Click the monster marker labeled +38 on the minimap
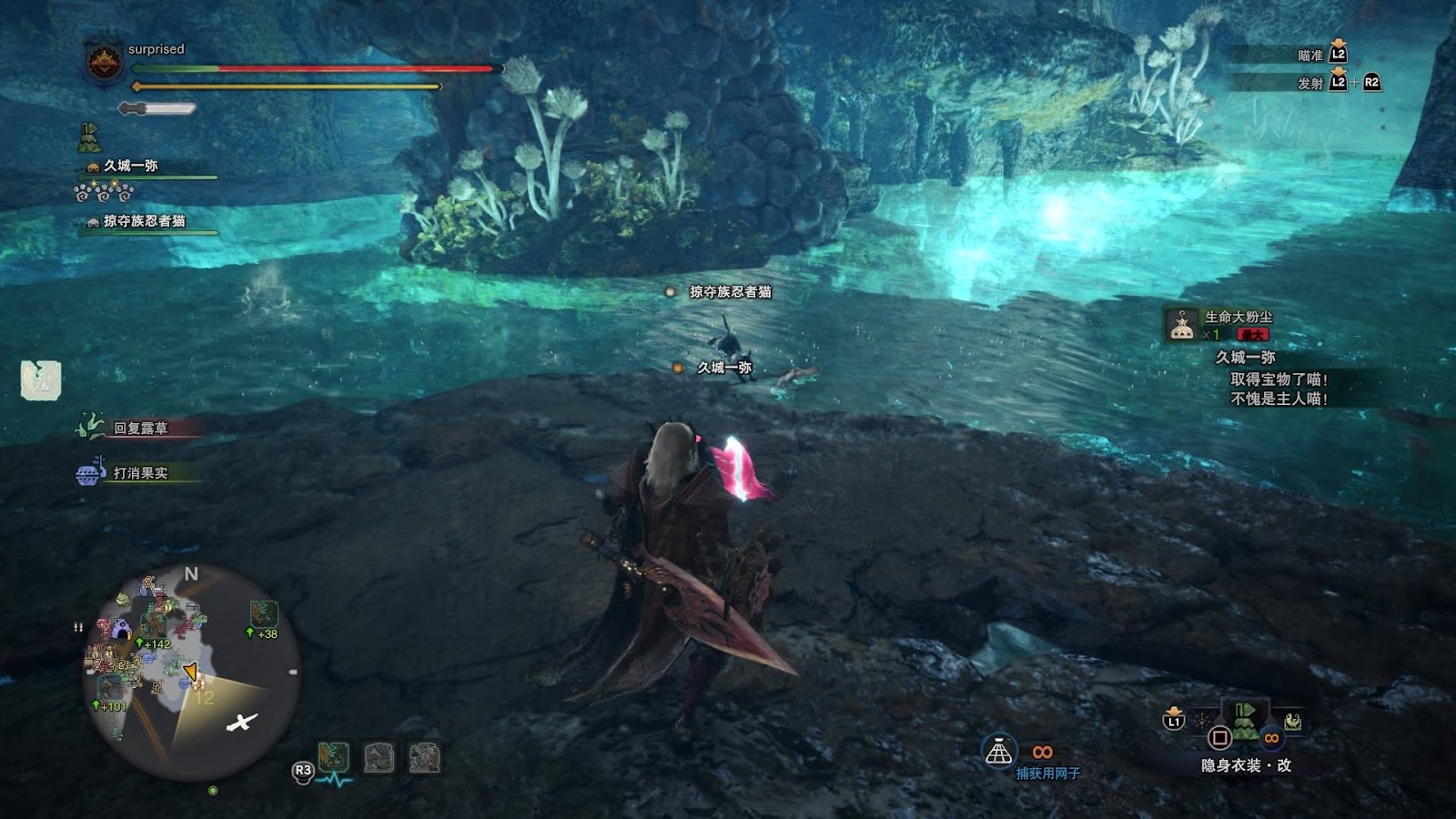 [x=264, y=614]
